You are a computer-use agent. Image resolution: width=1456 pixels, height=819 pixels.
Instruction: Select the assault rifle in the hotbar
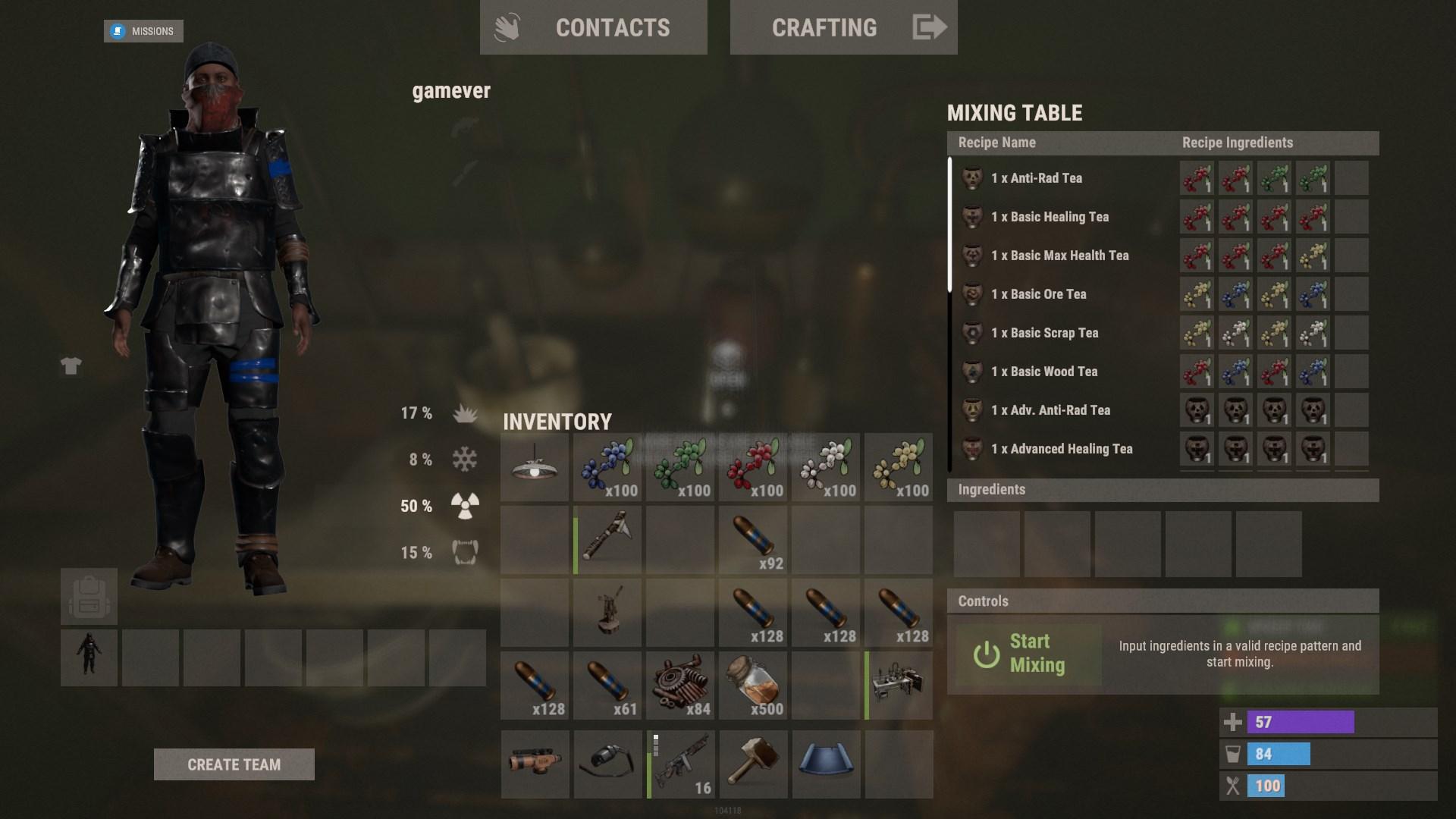click(682, 764)
